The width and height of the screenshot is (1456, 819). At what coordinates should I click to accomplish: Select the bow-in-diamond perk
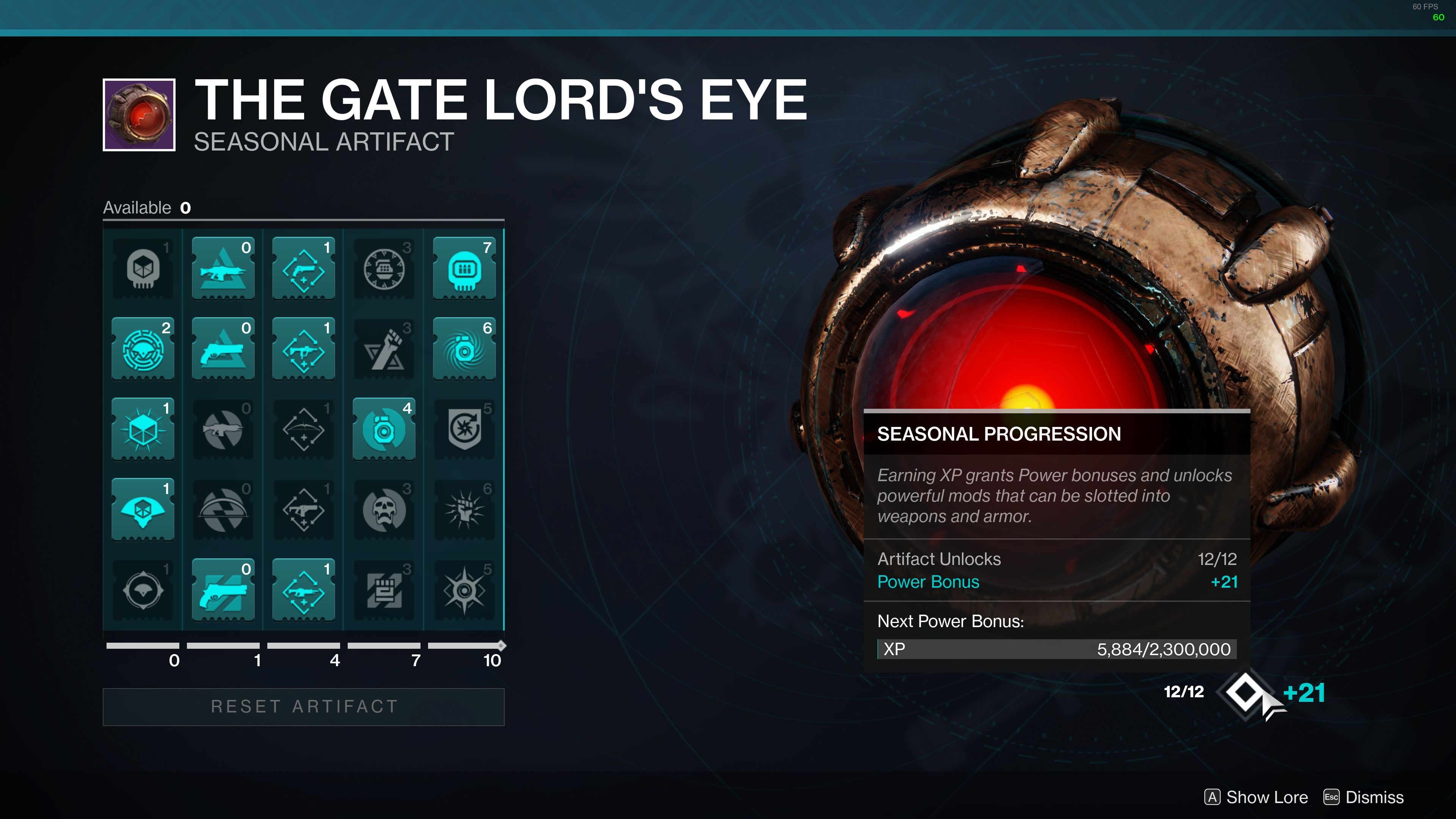pyautogui.click(x=303, y=429)
